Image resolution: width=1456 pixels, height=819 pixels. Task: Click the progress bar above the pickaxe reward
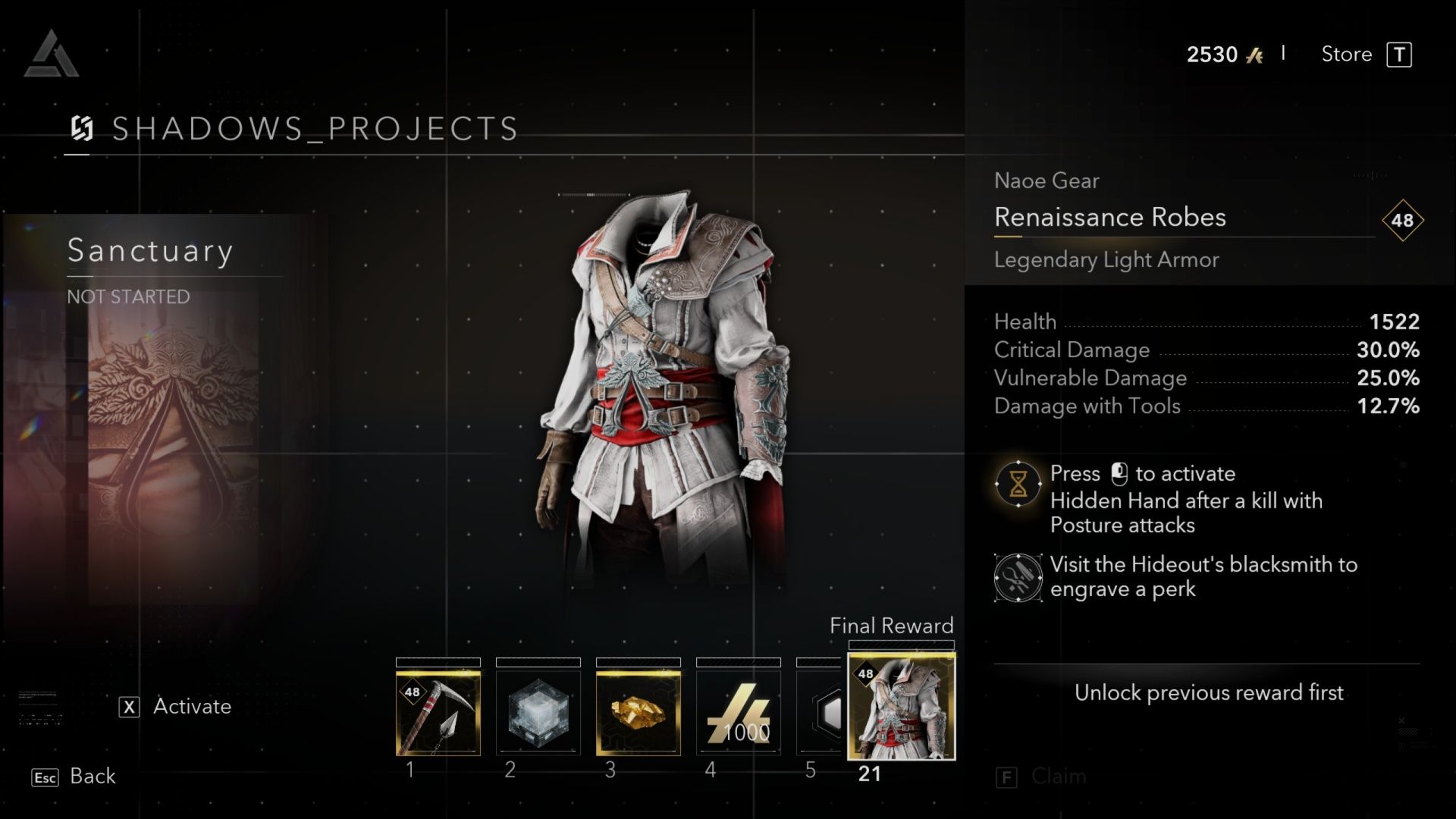(437, 662)
